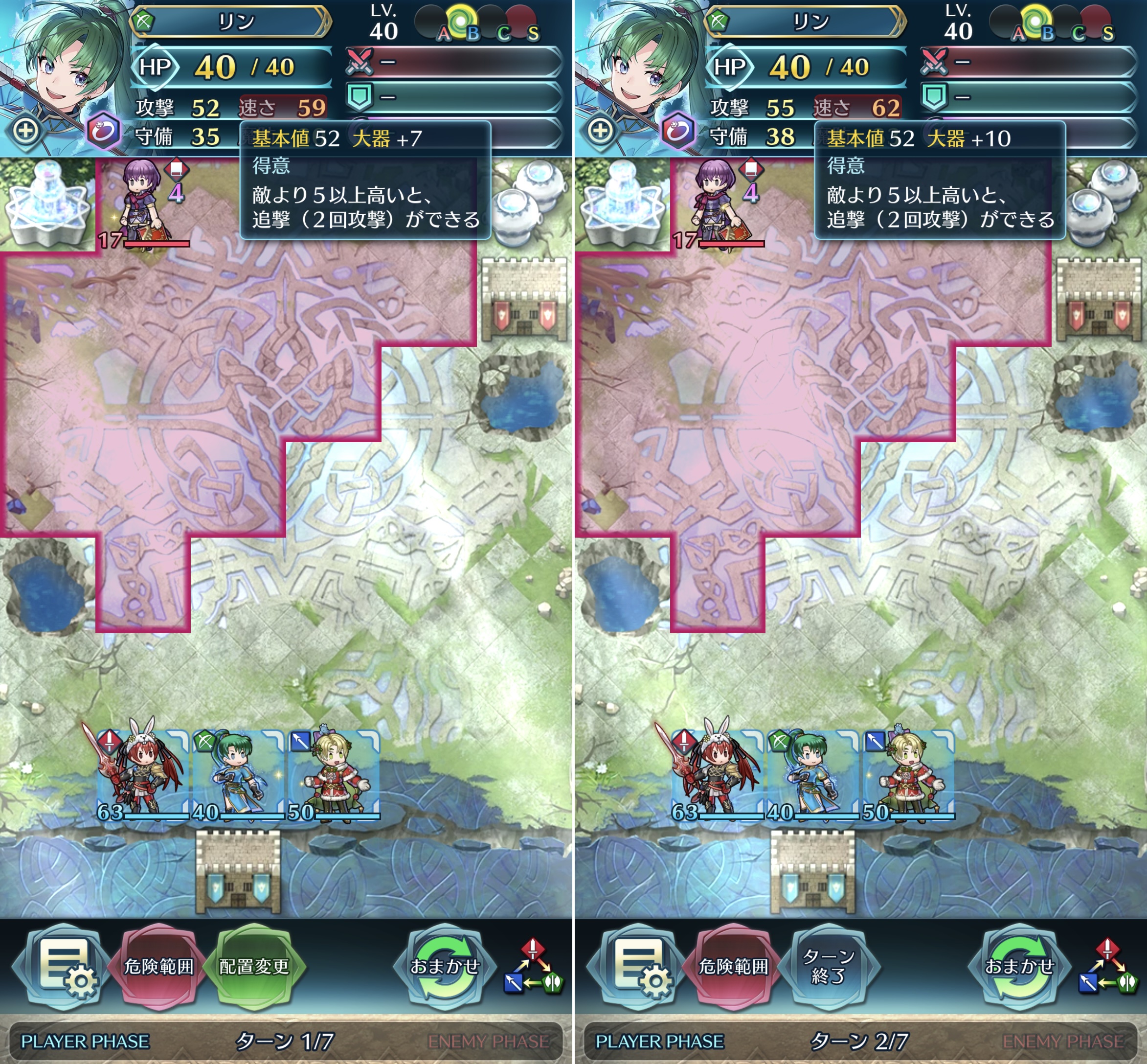1147x1064 pixels.
Task: Pick the blonde red-coated unit on turn 1/7 map
Action: tap(333, 774)
